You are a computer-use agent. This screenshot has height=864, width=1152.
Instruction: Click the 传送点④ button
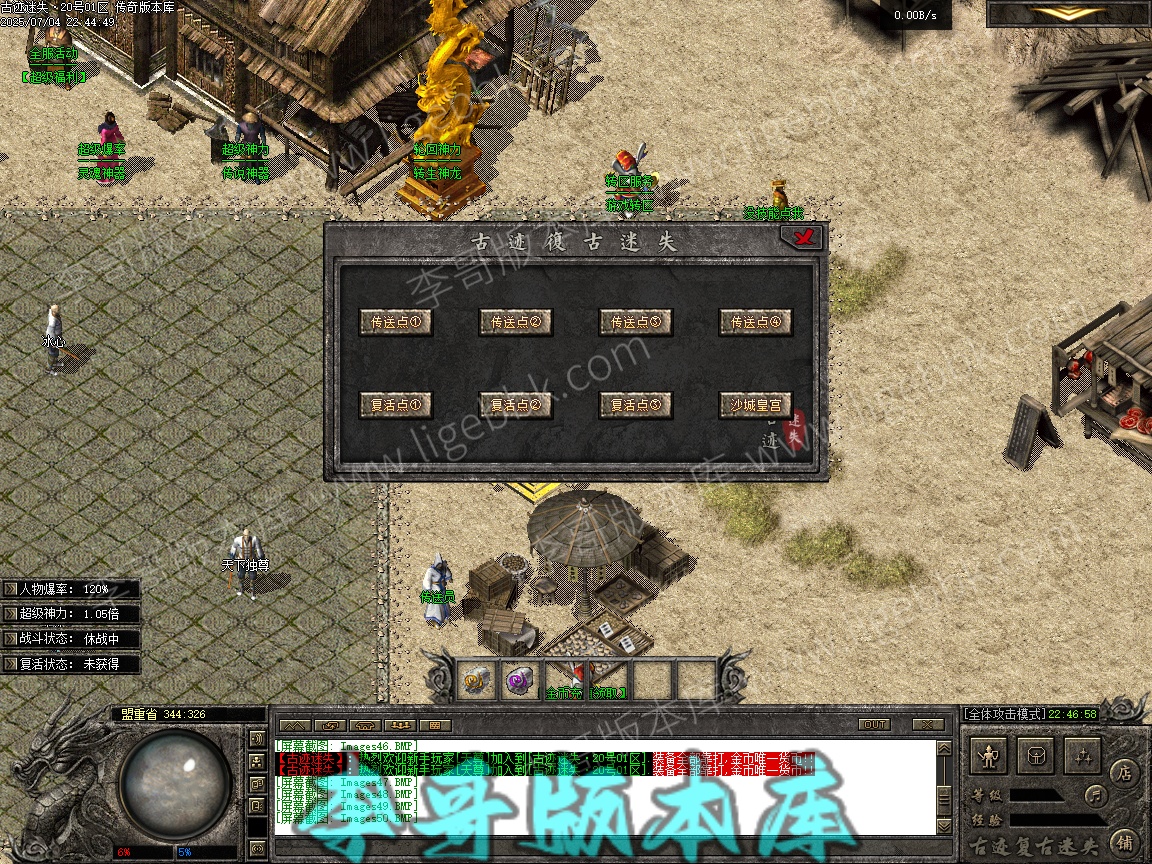pos(756,322)
